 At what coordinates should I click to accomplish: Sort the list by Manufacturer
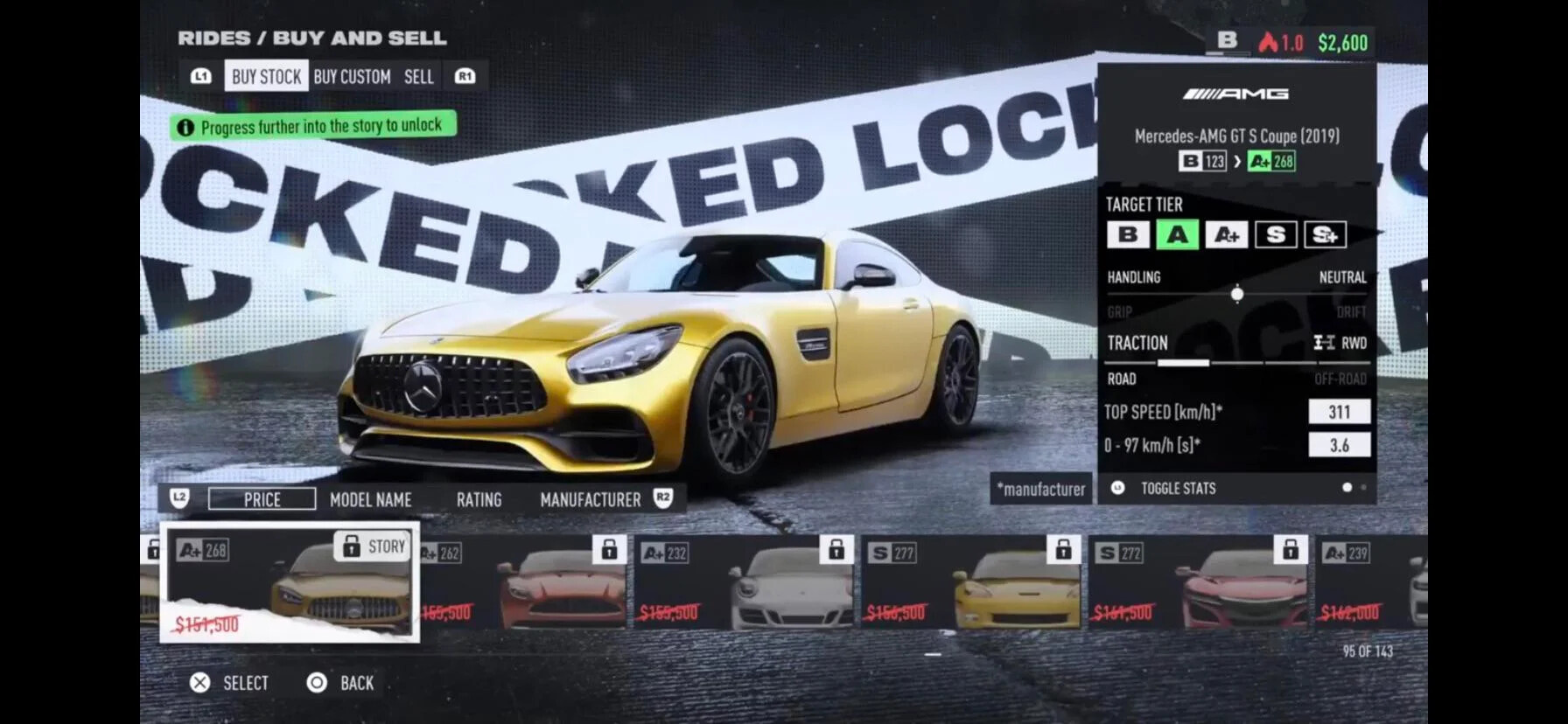click(590, 500)
